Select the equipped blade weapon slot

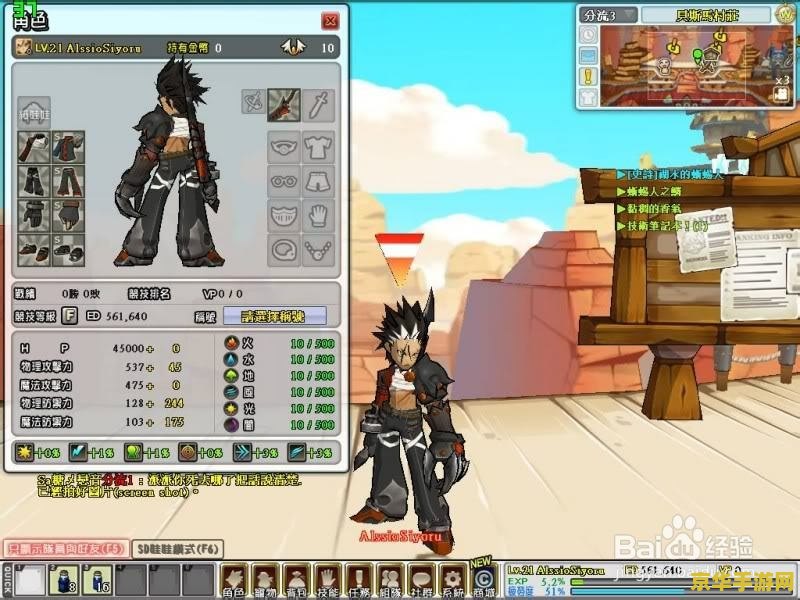pyautogui.click(x=285, y=102)
